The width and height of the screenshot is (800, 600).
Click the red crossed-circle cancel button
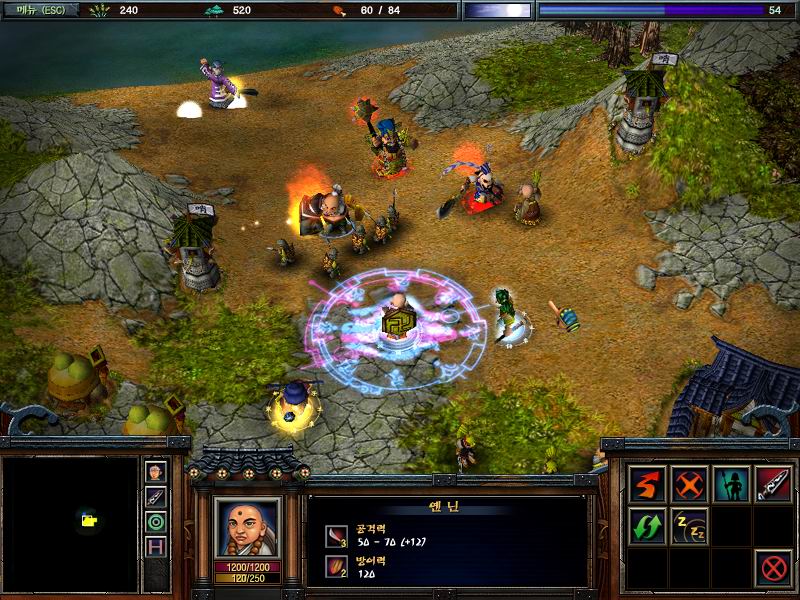tap(773, 568)
